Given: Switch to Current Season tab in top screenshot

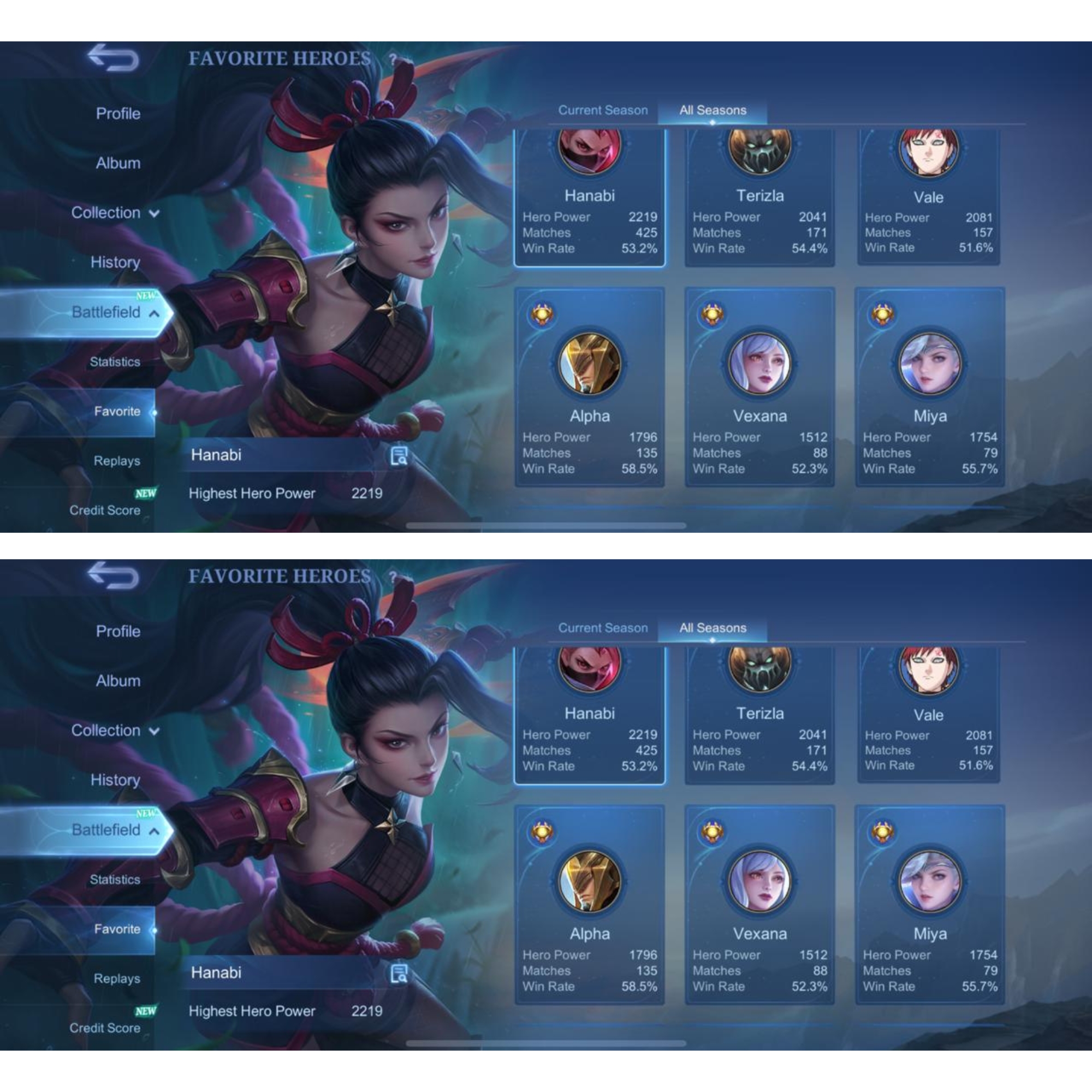Looking at the screenshot, I should pyautogui.click(x=603, y=110).
